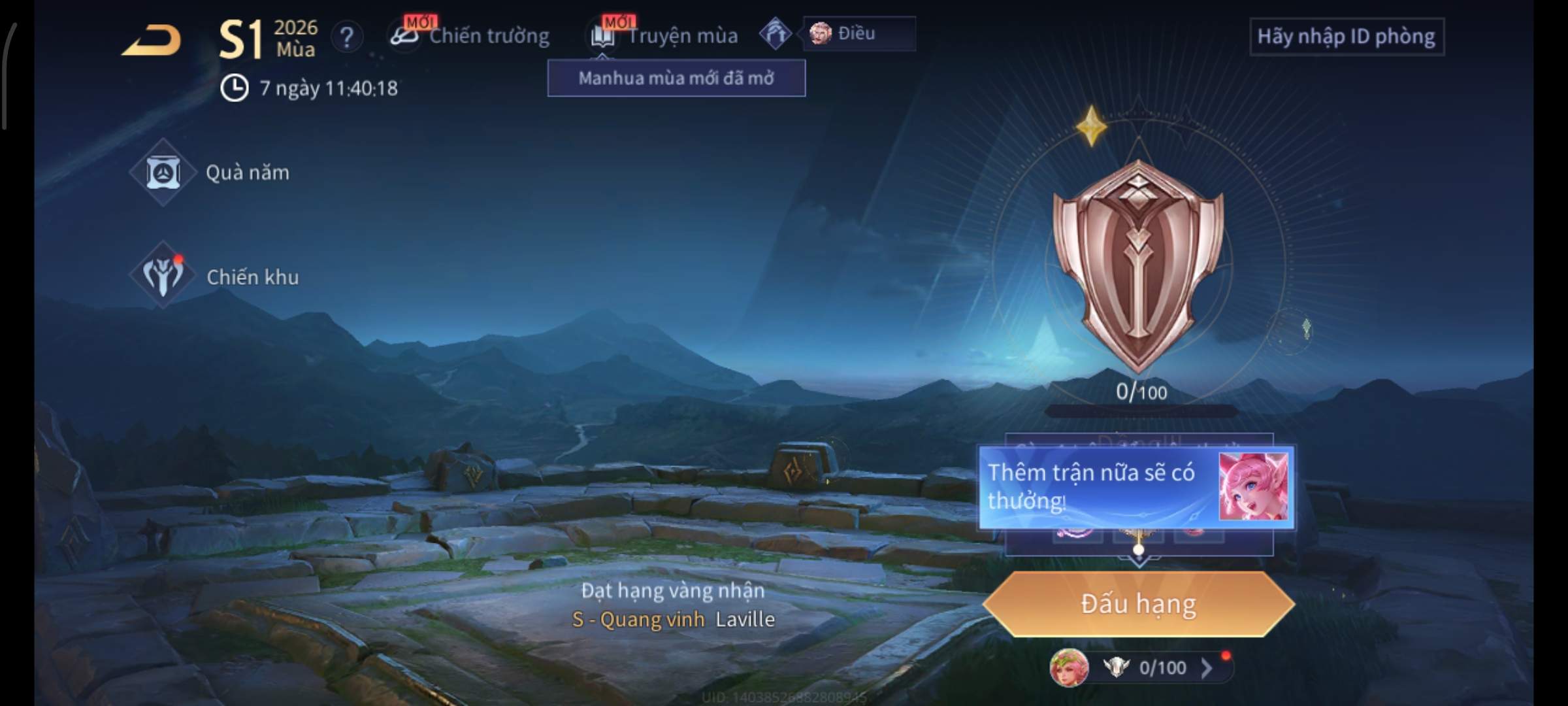
Task: Open the season help question mark
Action: click(x=347, y=37)
